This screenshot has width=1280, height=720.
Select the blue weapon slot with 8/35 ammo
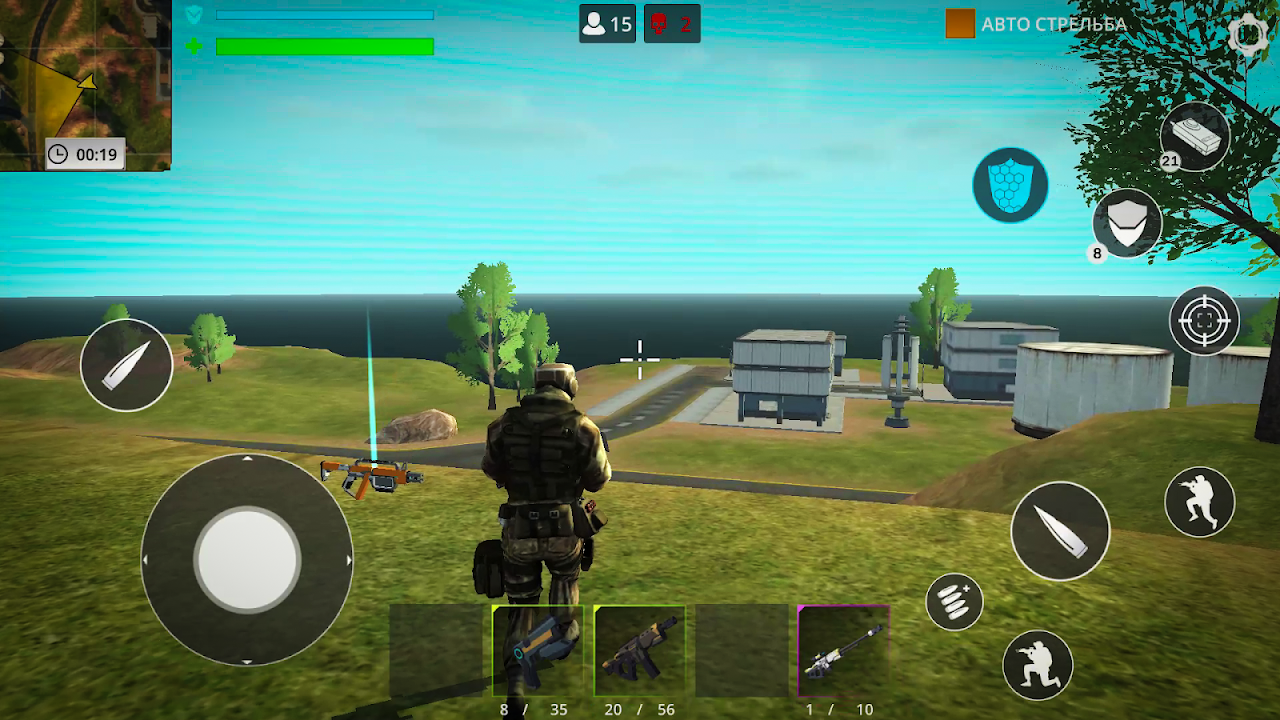point(538,651)
